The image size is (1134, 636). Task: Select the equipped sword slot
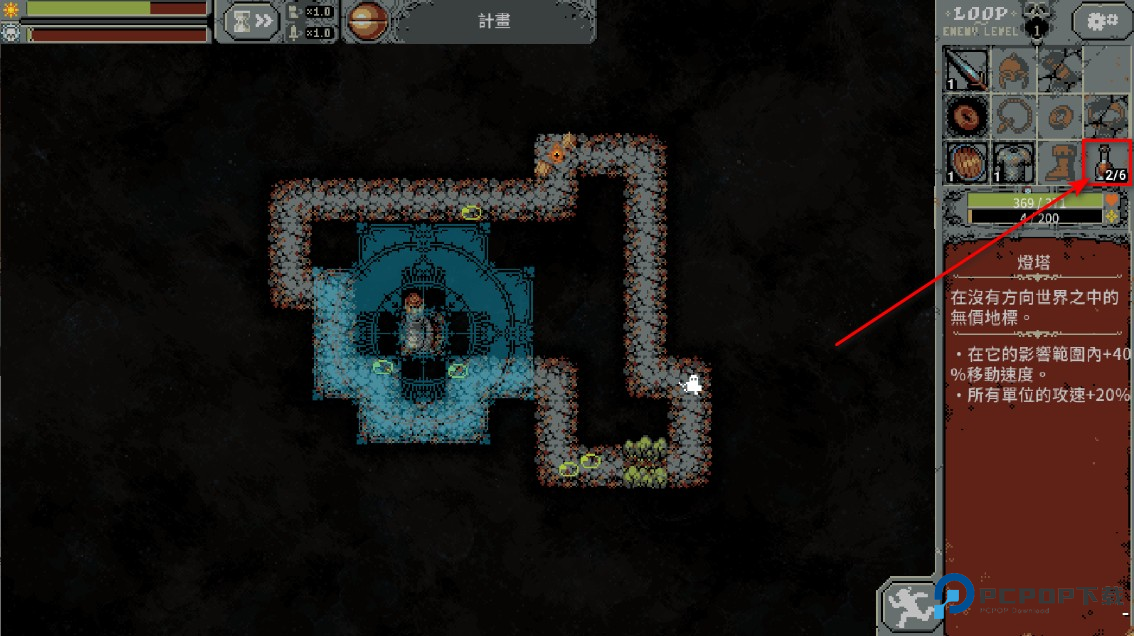(x=966, y=70)
